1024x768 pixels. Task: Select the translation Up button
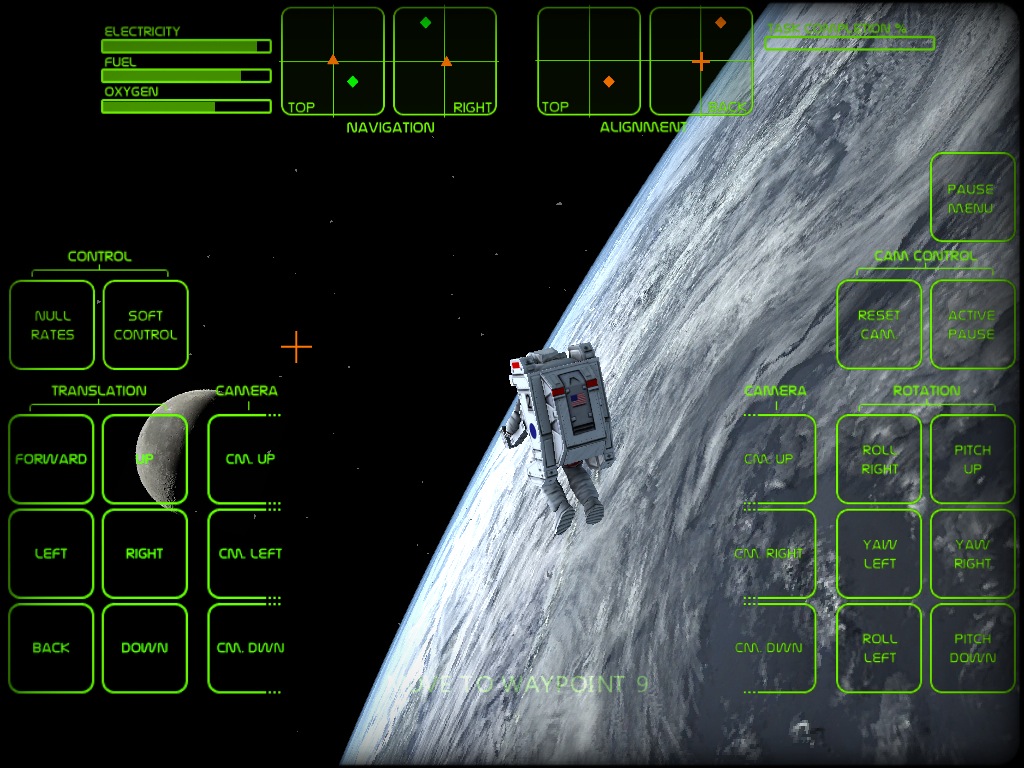[145, 459]
